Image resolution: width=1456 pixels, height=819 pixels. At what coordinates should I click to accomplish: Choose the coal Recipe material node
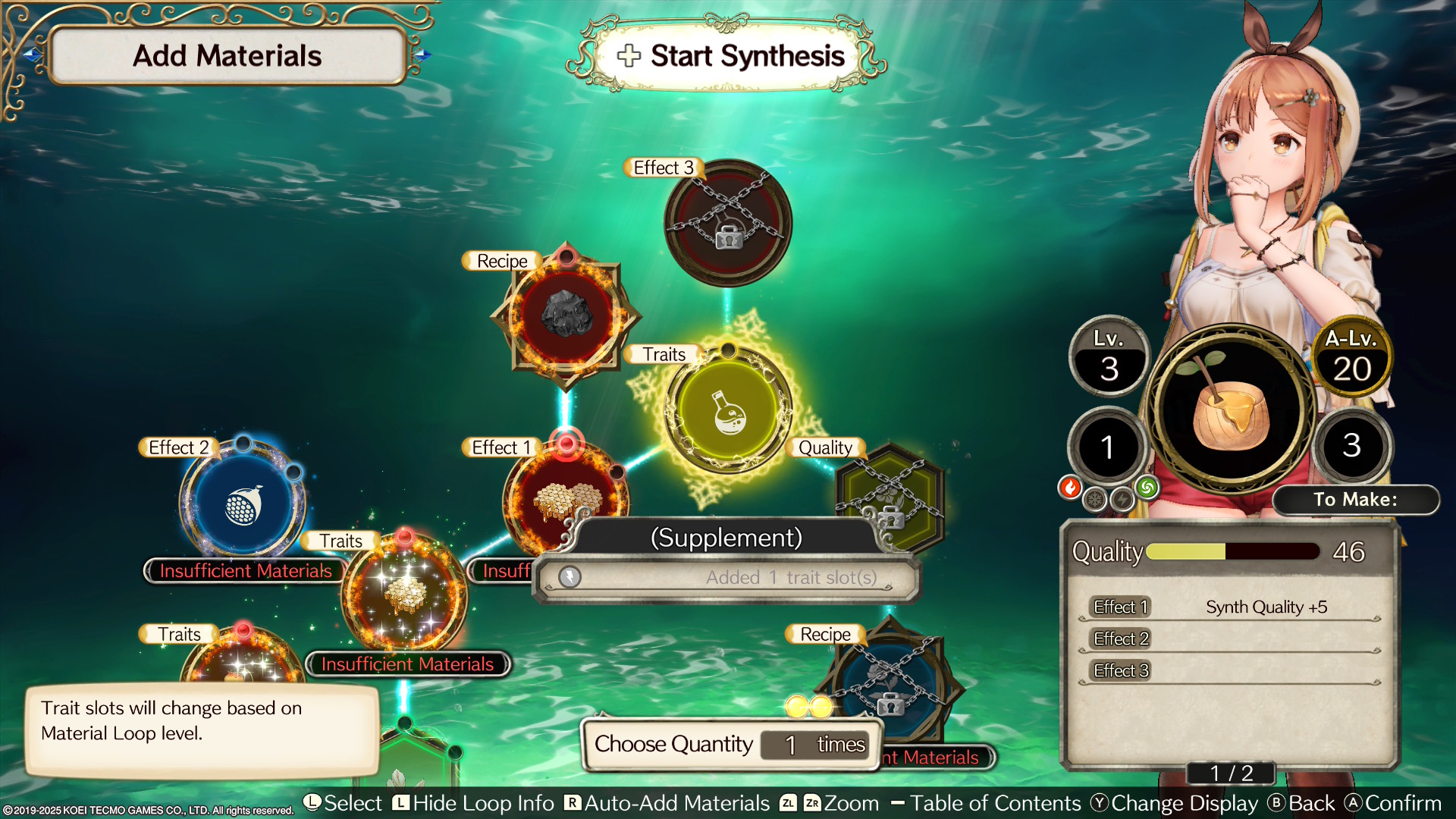566,314
